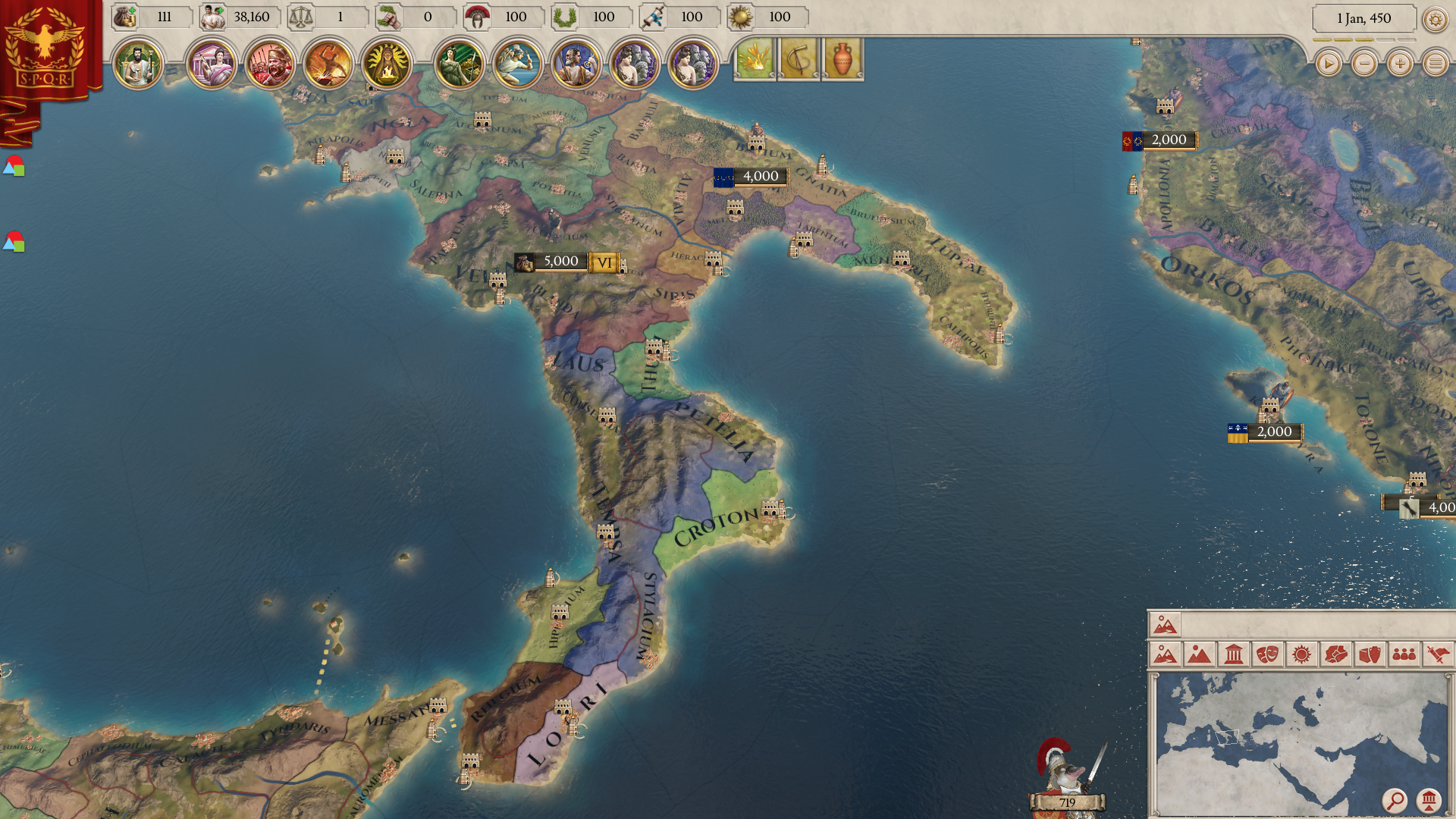Select the temple columns map mode
Image resolution: width=1456 pixels, height=819 pixels.
[x=1233, y=654]
